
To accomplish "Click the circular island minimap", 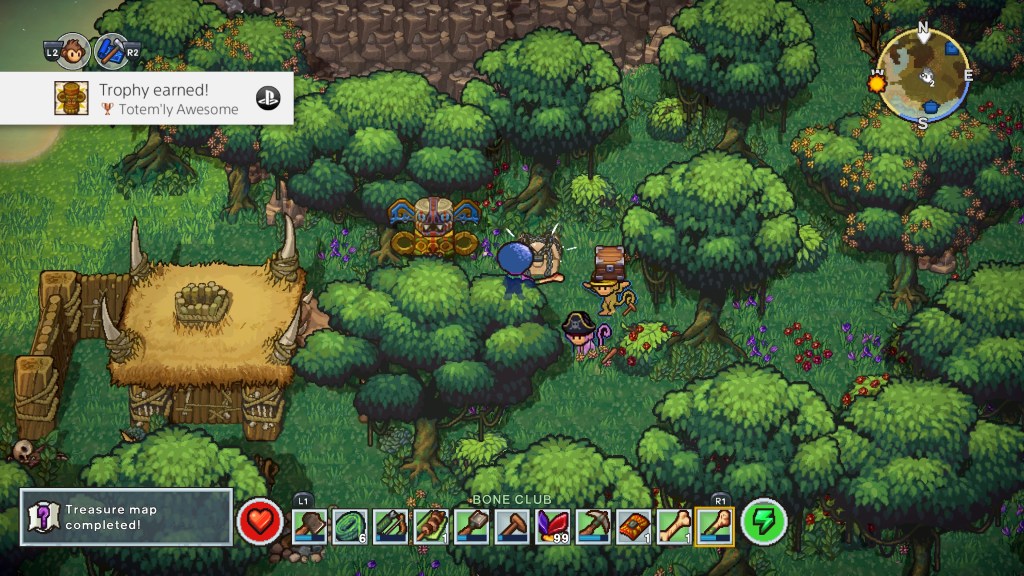I will click(x=922, y=75).
